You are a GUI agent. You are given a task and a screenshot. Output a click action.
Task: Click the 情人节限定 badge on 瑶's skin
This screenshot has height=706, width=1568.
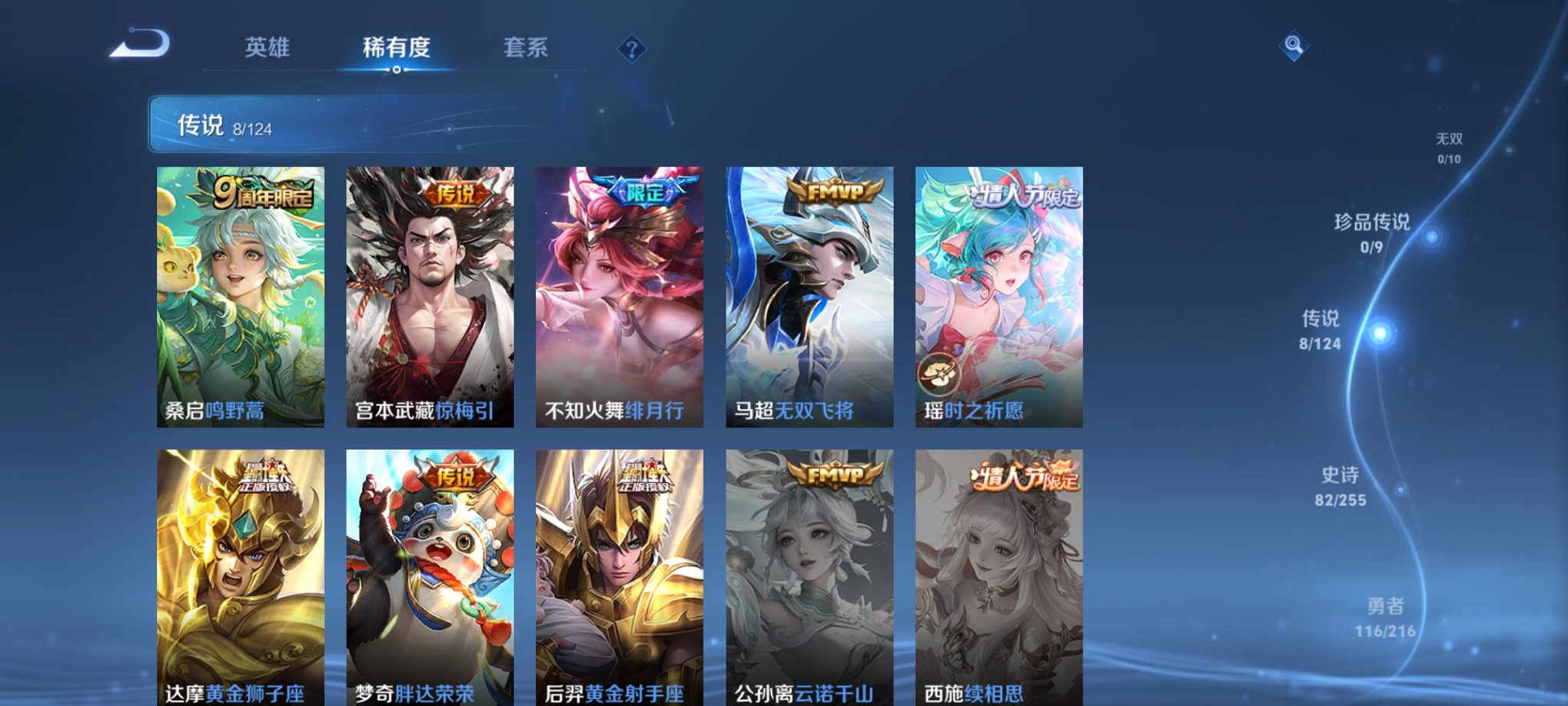pyautogui.click(x=1023, y=196)
